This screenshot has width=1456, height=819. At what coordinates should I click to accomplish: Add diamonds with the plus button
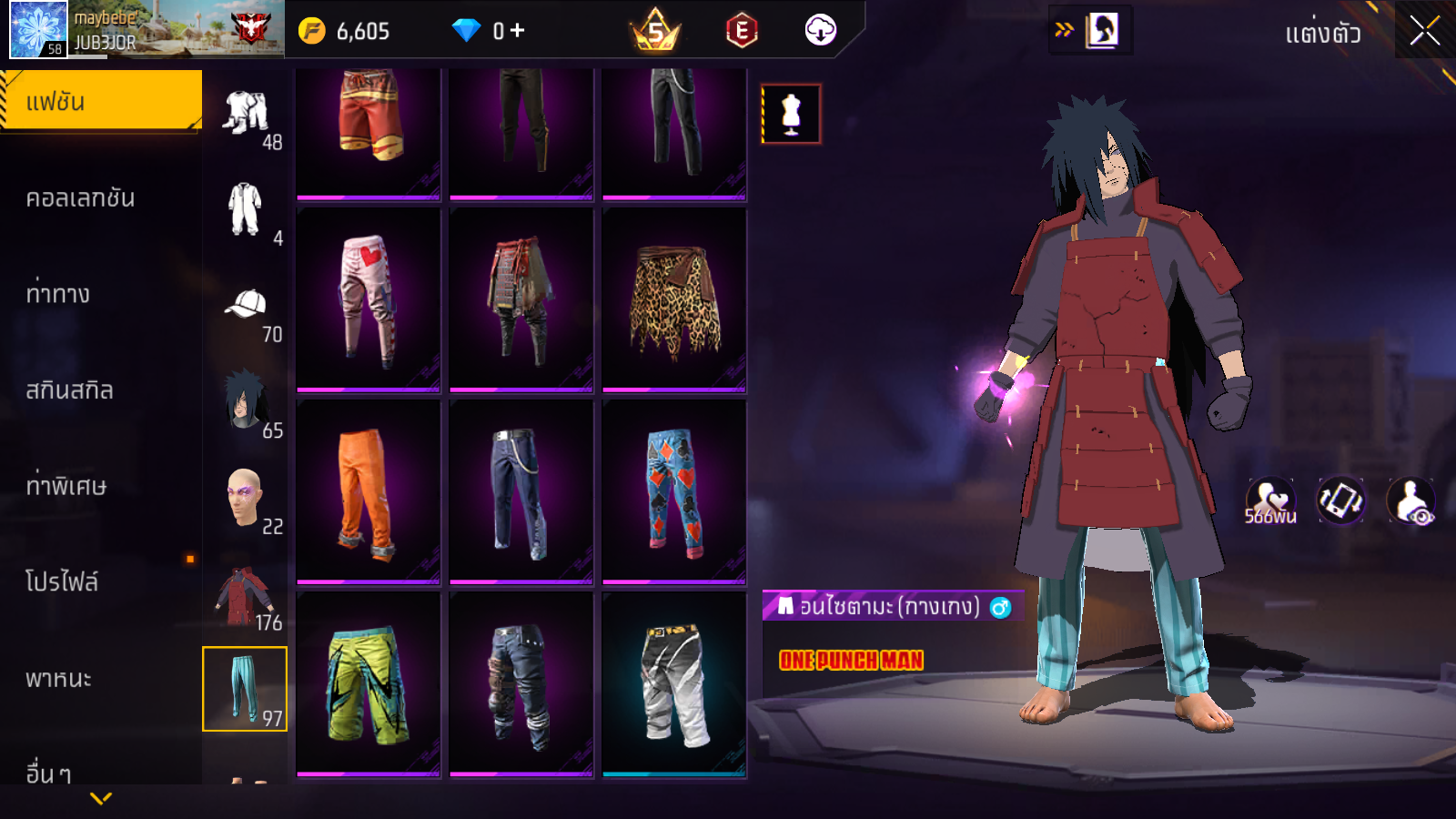click(517, 31)
